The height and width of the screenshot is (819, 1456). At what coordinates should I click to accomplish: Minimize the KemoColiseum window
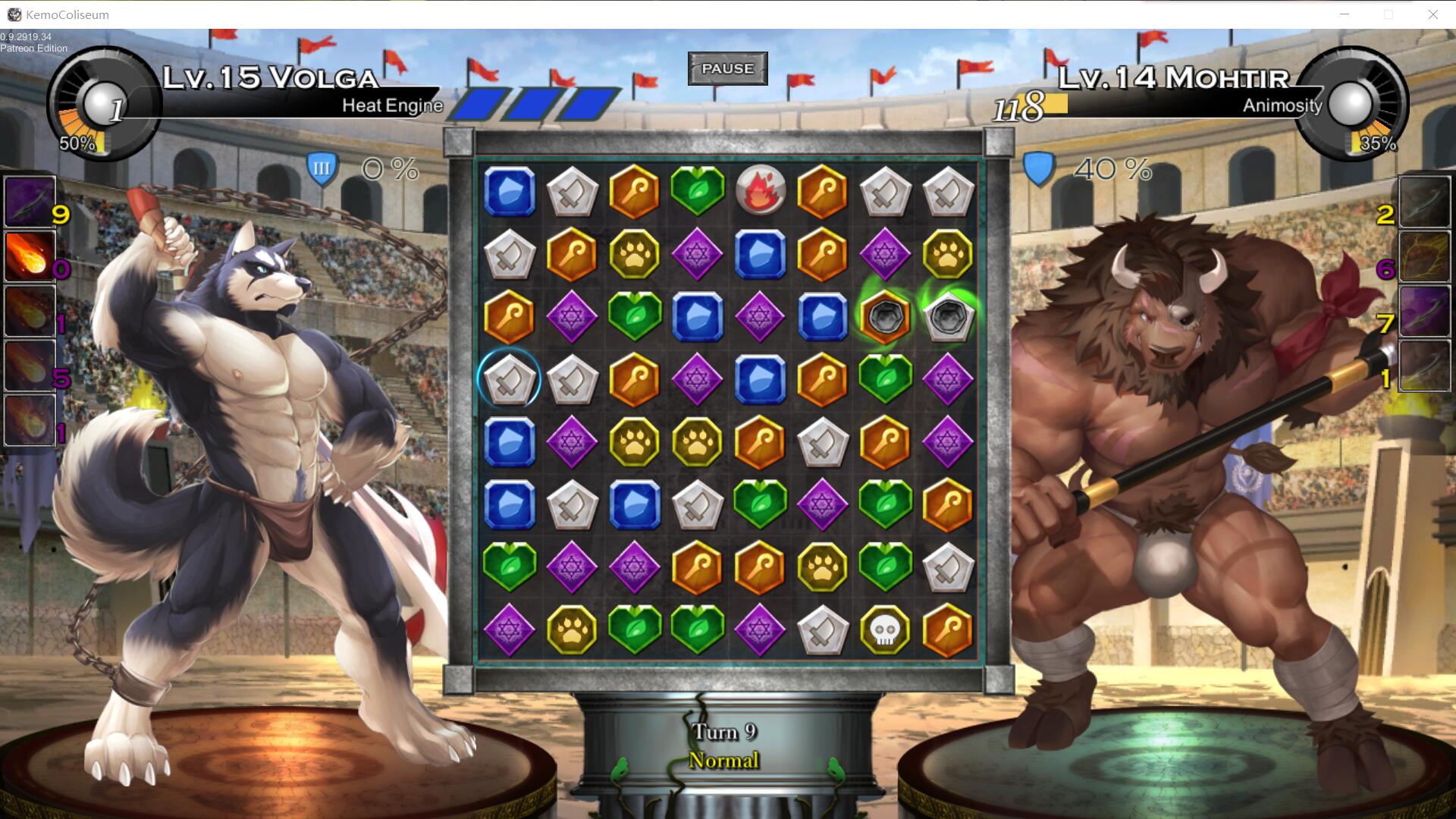point(1345,14)
